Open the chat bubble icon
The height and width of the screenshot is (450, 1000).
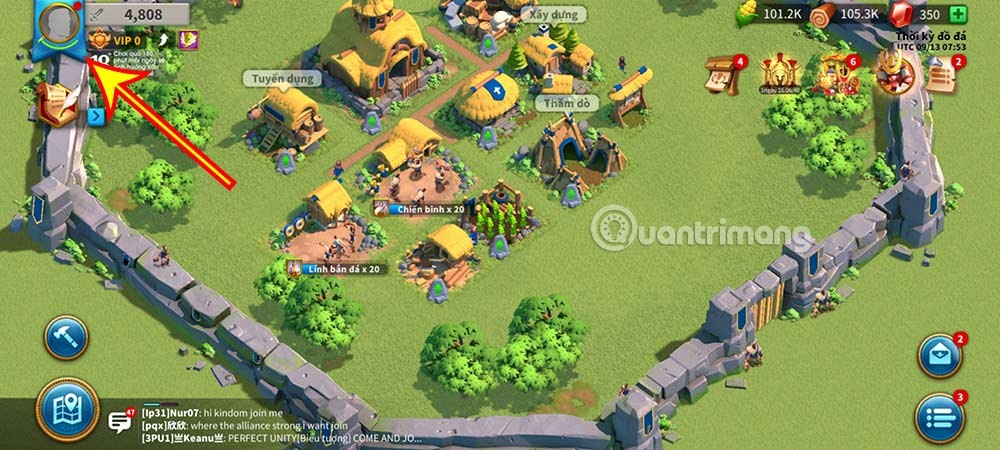click(x=121, y=421)
